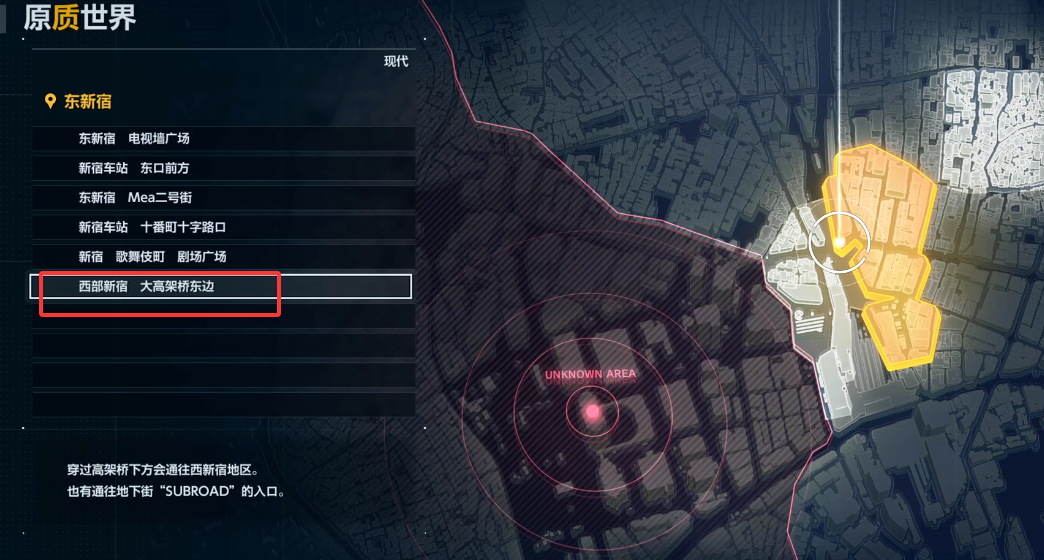
Task: Choose 新宿车站 东口前方 location
Action: (134, 168)
